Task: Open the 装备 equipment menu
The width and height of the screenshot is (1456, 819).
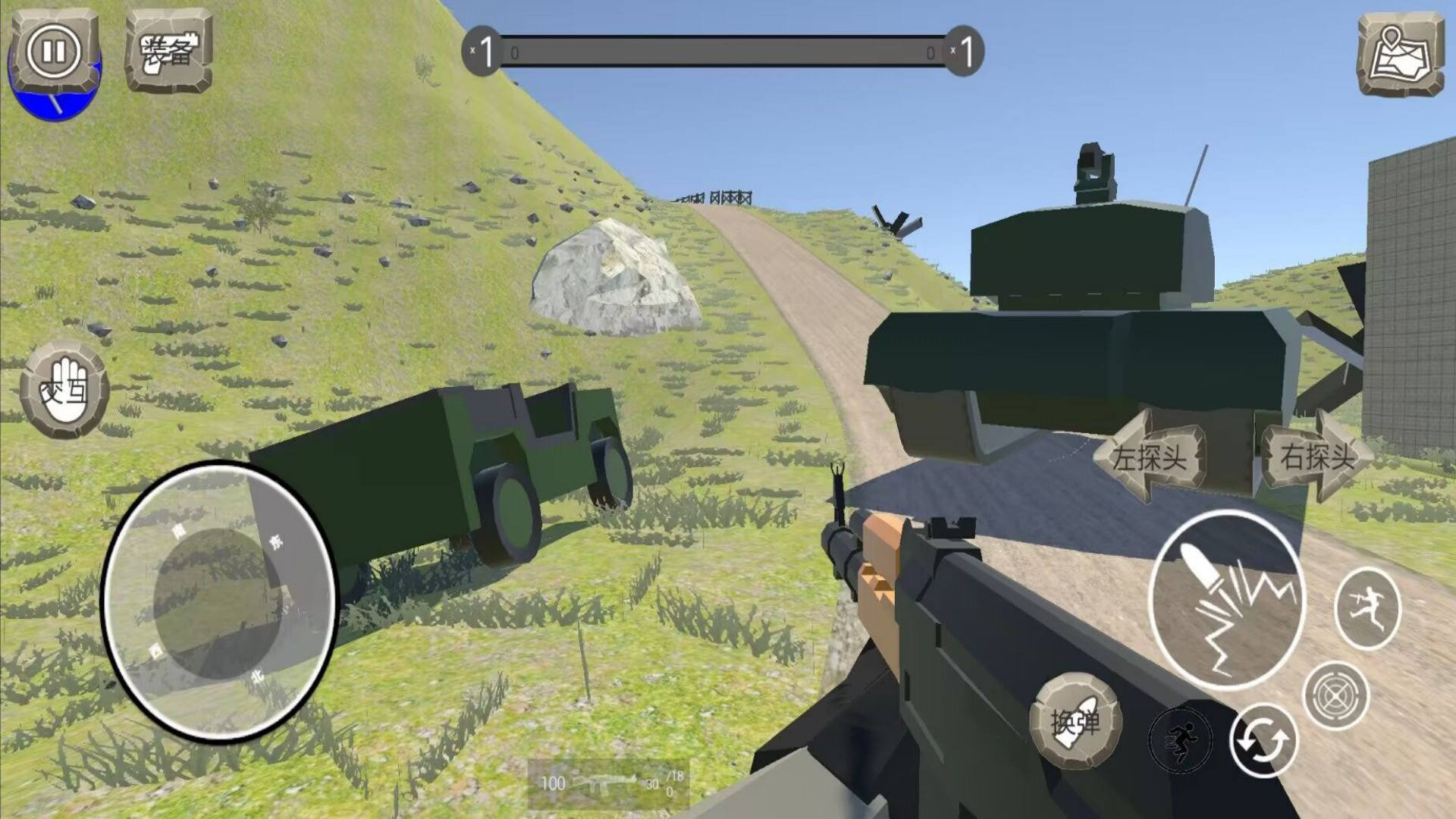Action: pyautogui.click(x=168, y=51)
